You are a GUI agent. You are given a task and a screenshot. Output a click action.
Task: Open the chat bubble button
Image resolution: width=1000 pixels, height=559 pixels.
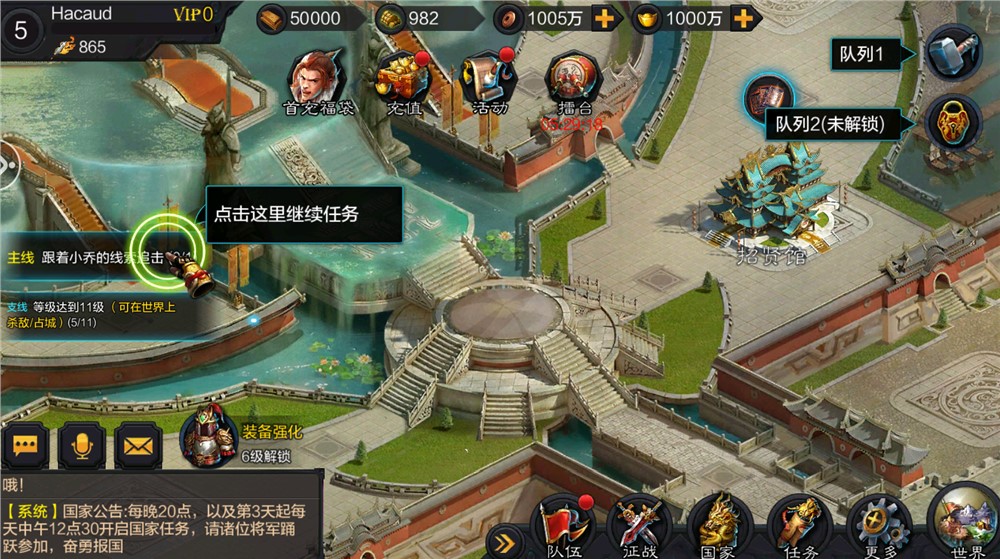click(x=25, y=446)
